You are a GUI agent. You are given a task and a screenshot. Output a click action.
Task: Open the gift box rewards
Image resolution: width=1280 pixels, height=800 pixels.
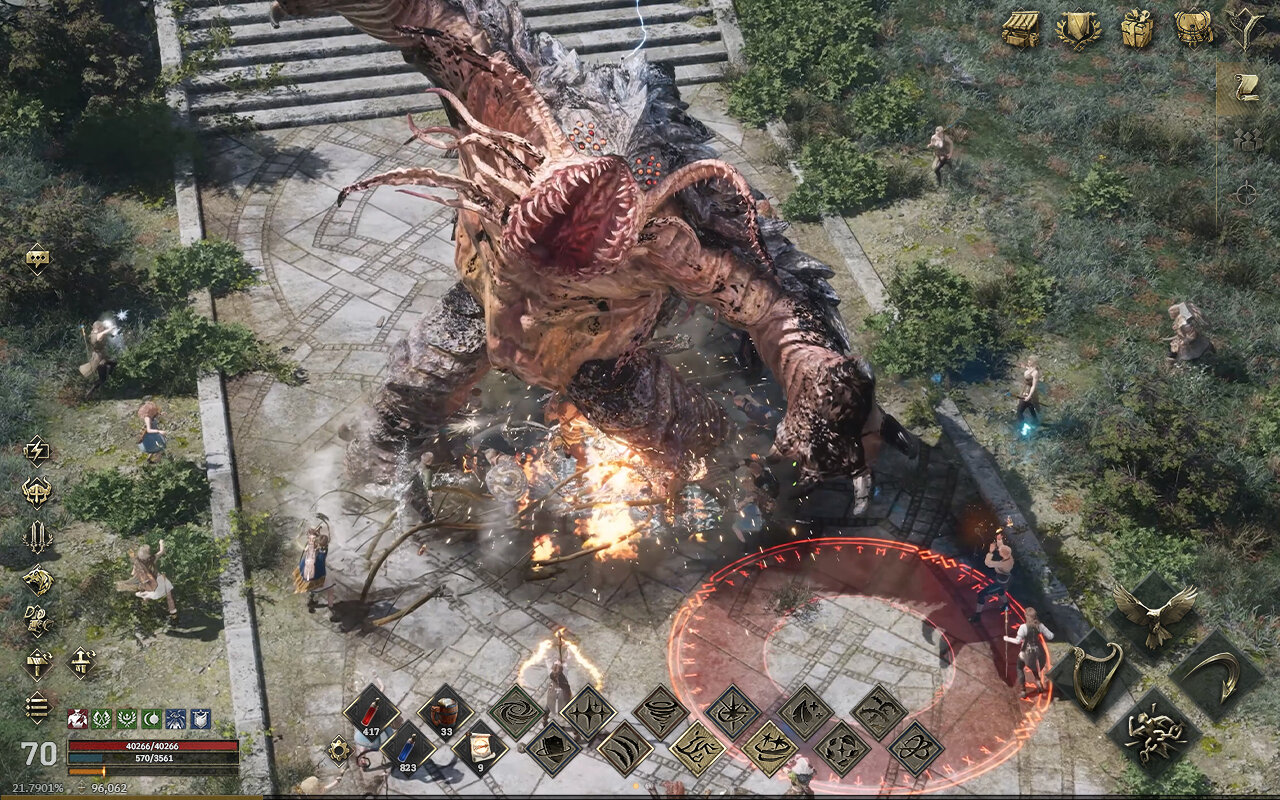coord(1137,29)
